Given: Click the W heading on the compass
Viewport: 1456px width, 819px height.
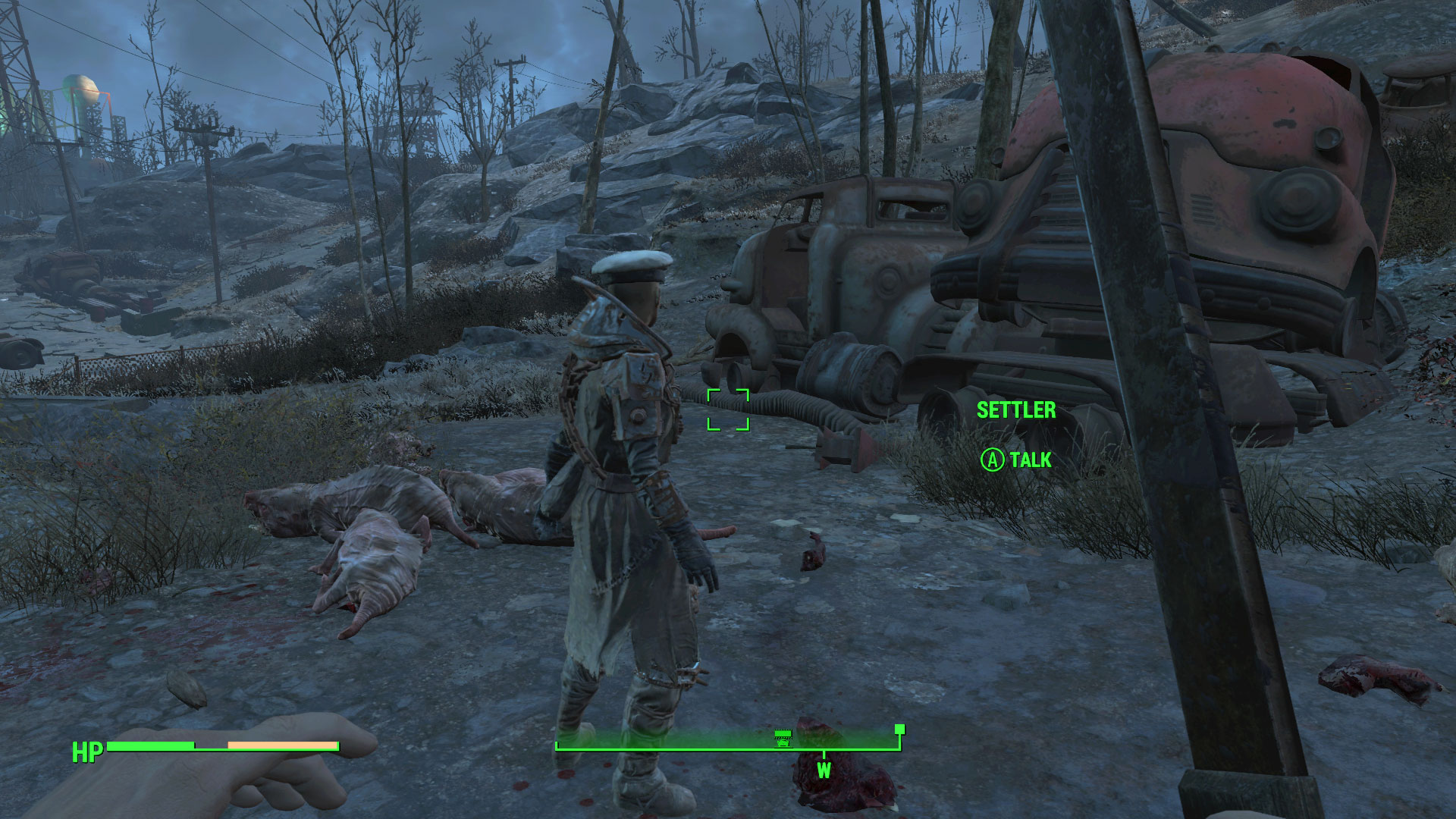Looking at the screenshot, I should coord(824,770).
